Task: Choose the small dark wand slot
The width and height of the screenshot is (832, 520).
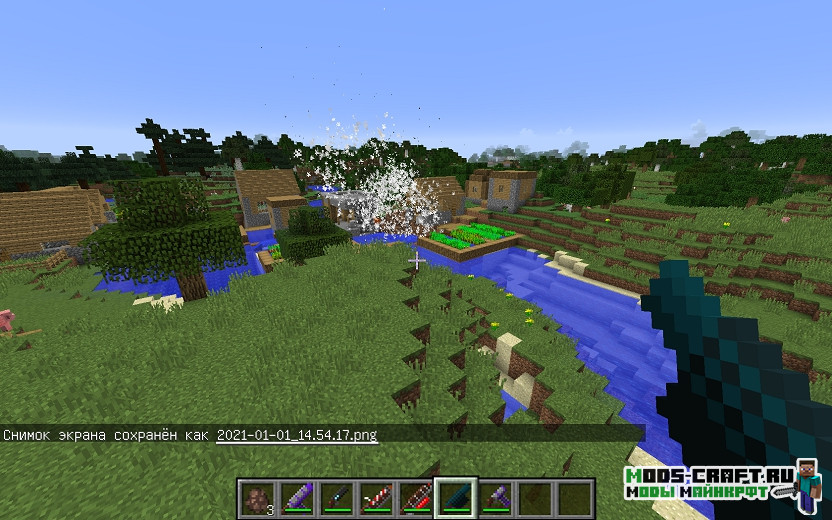Action: (x=336, y=498)
